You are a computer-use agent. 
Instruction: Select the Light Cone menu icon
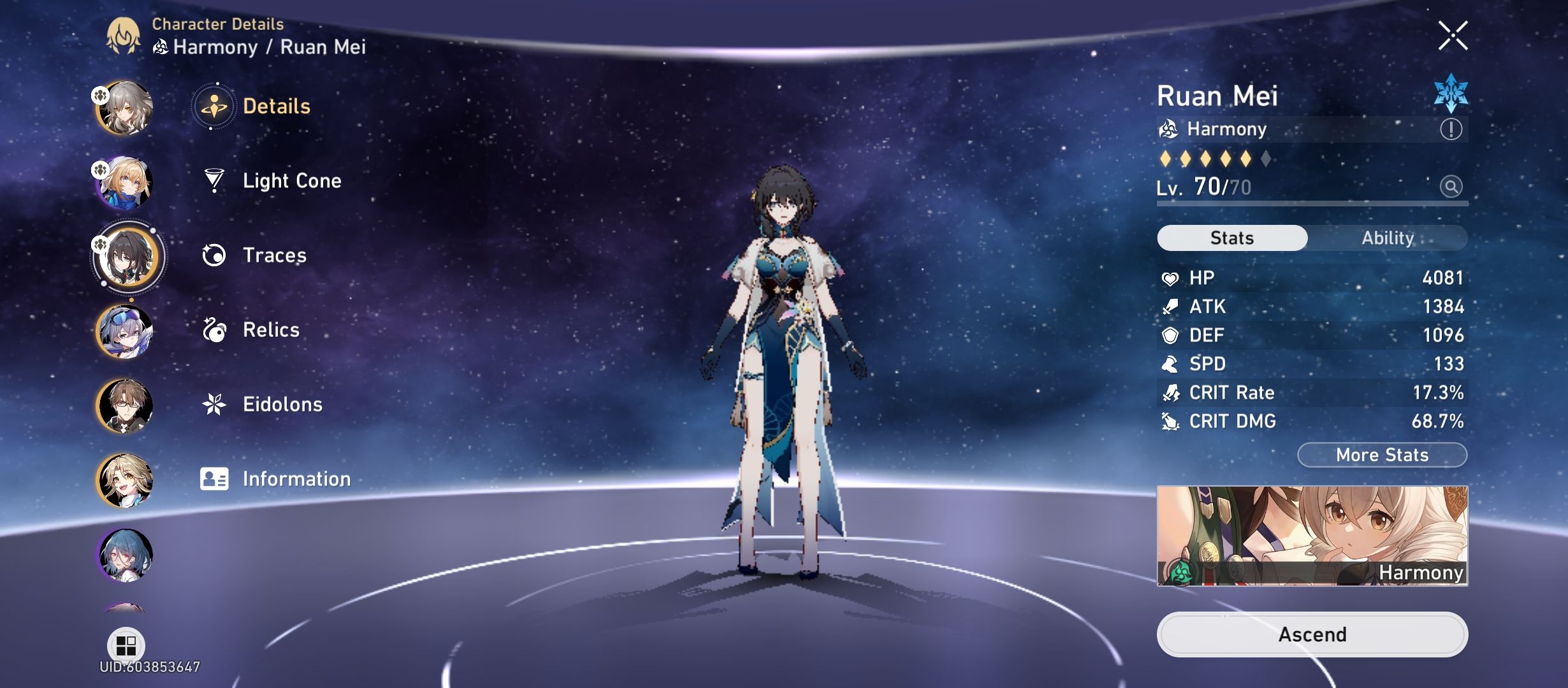pos(214,180)
